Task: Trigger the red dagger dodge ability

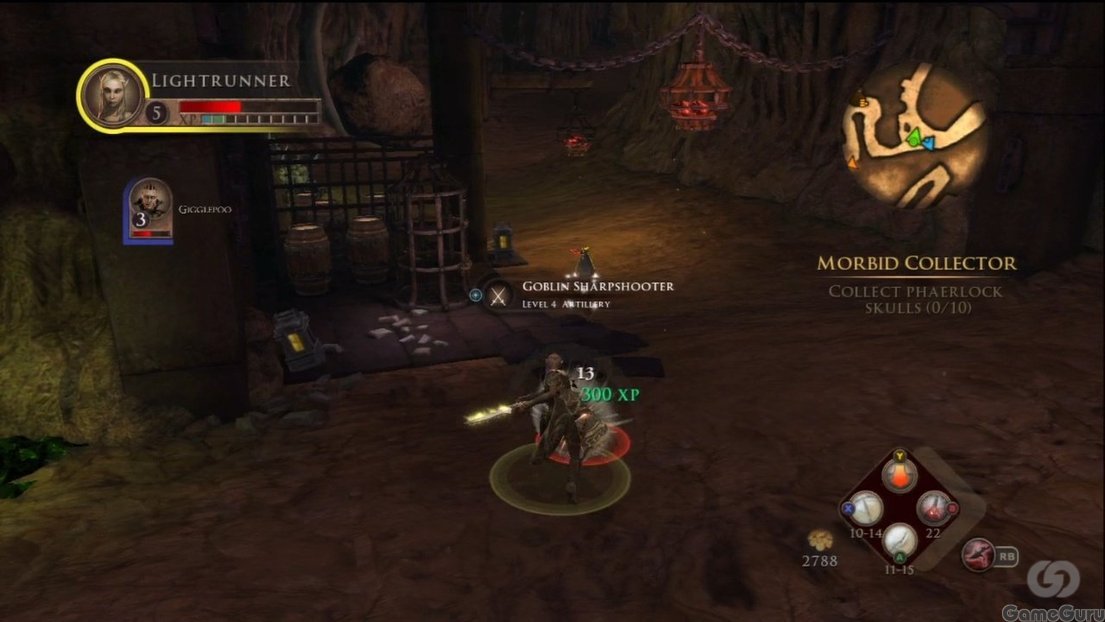Action: click(977, 552)
